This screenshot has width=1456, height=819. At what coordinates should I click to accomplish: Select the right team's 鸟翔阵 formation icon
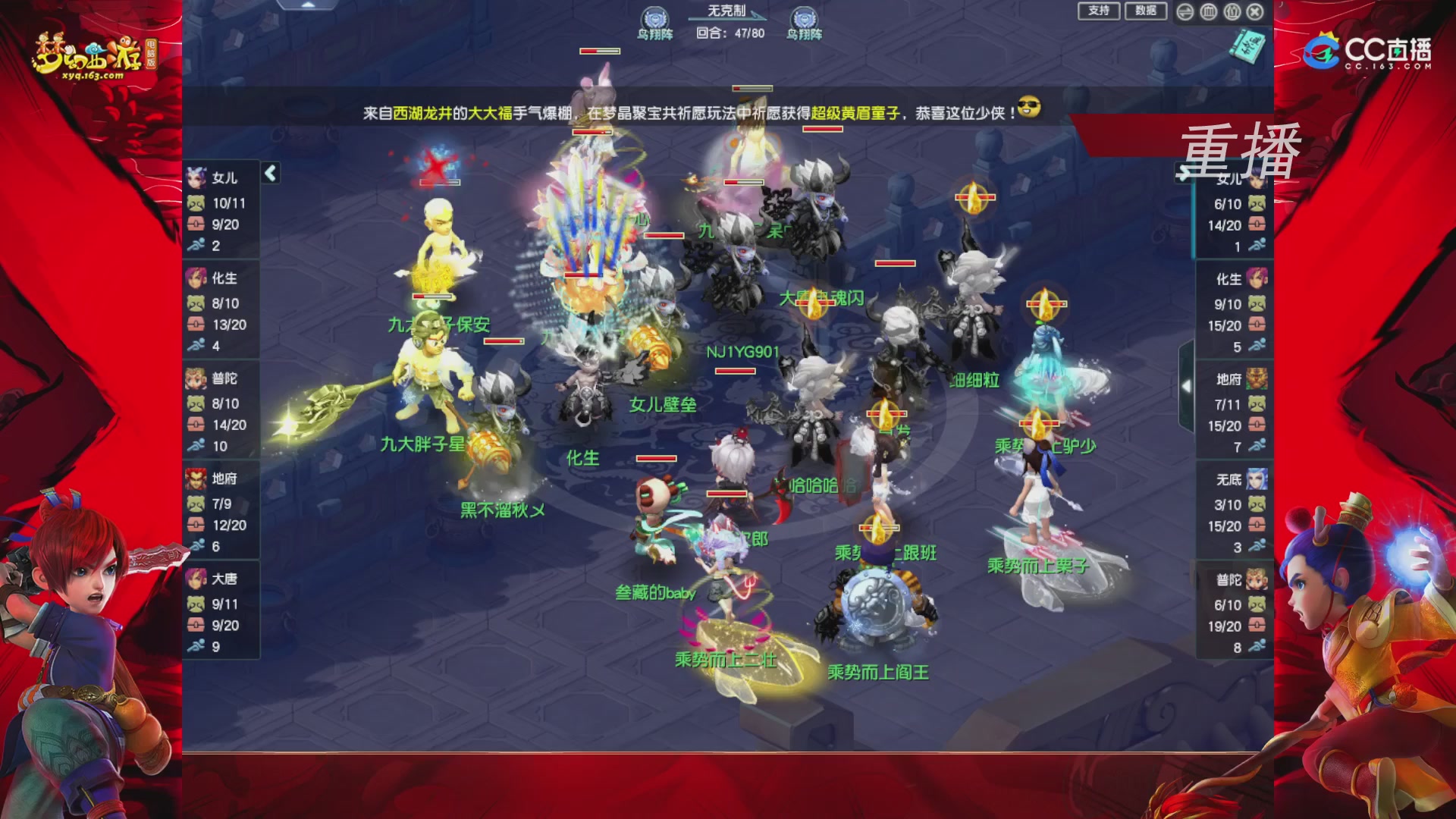tap(806, 17)
